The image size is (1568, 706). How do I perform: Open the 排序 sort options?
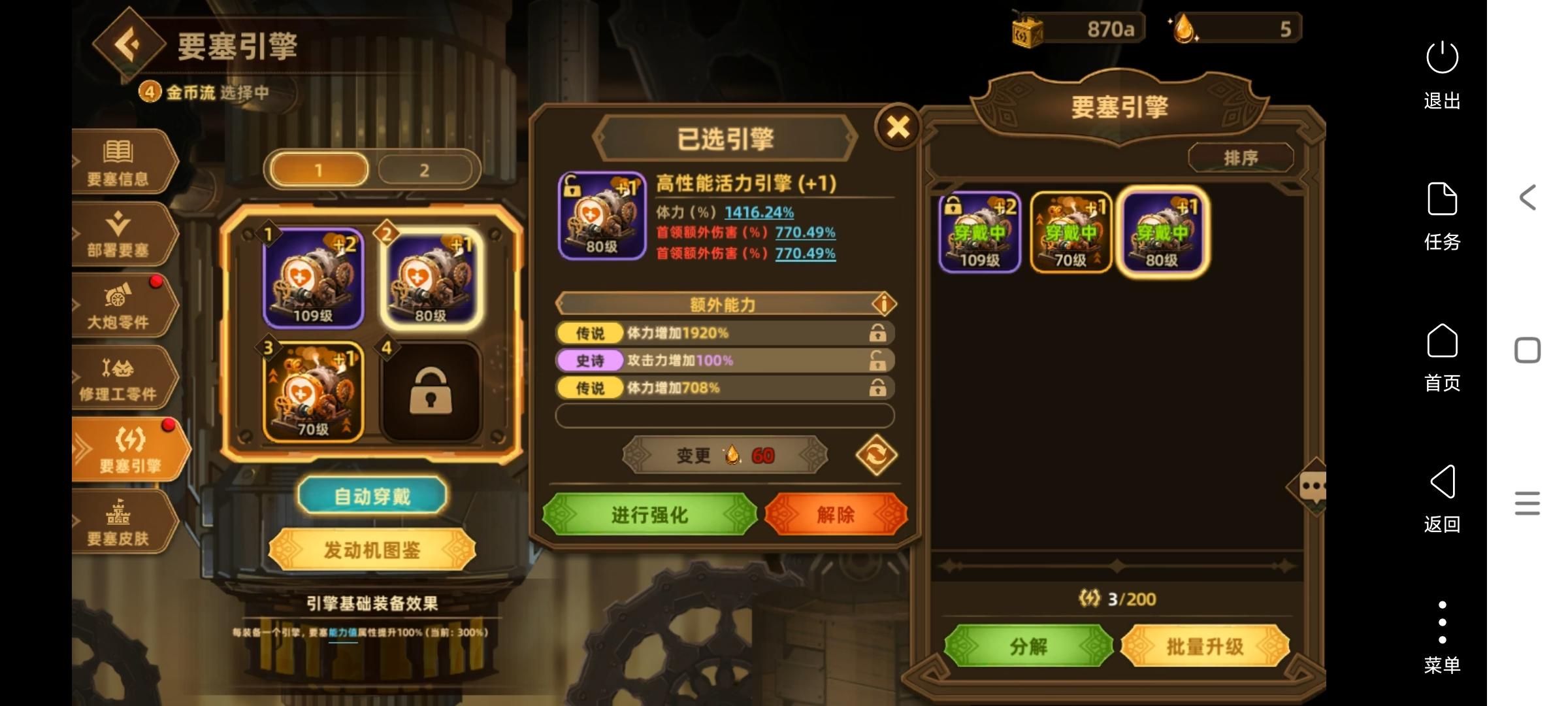point(1241,157)
